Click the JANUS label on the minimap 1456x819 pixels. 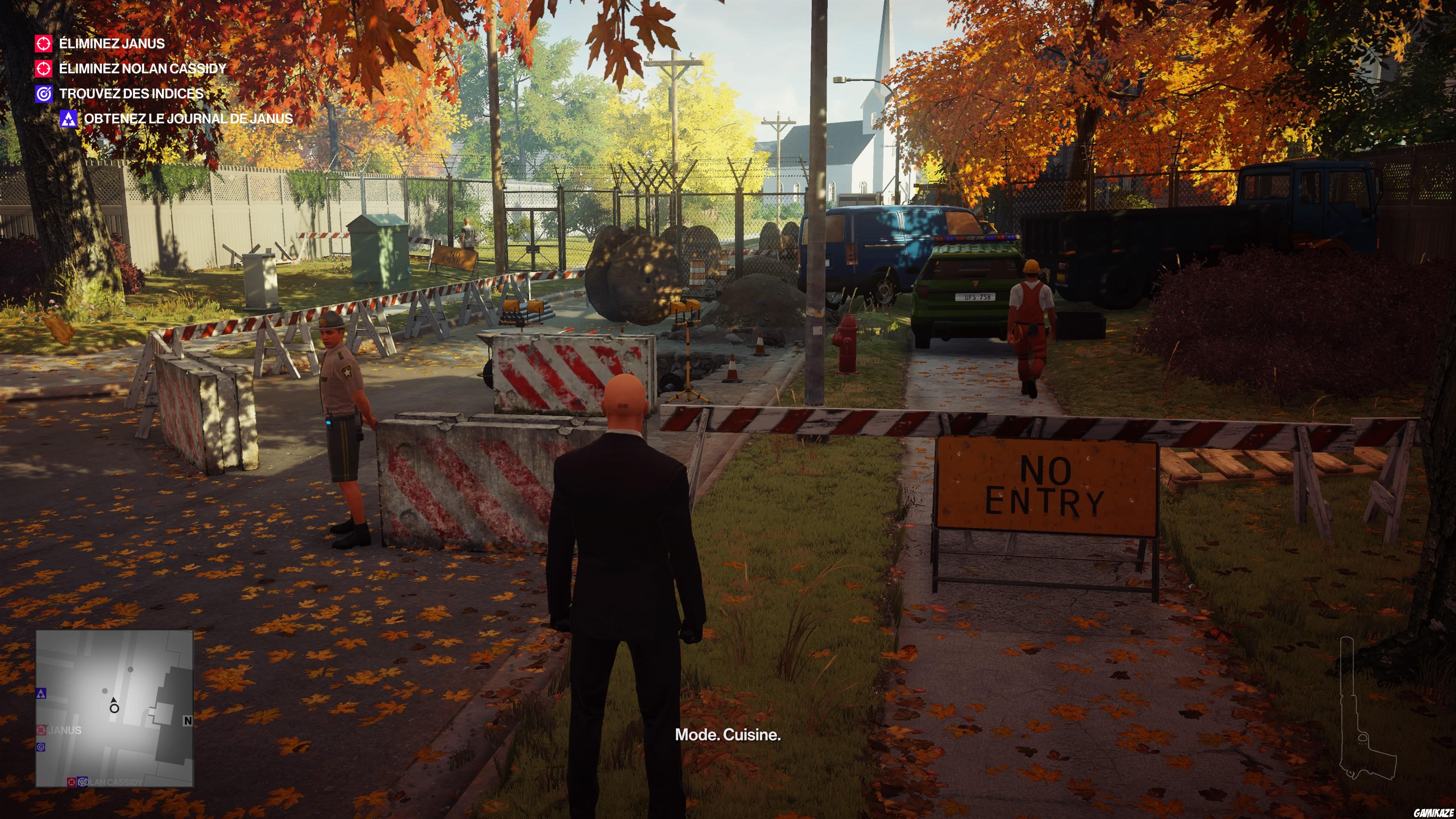point(65,731)
